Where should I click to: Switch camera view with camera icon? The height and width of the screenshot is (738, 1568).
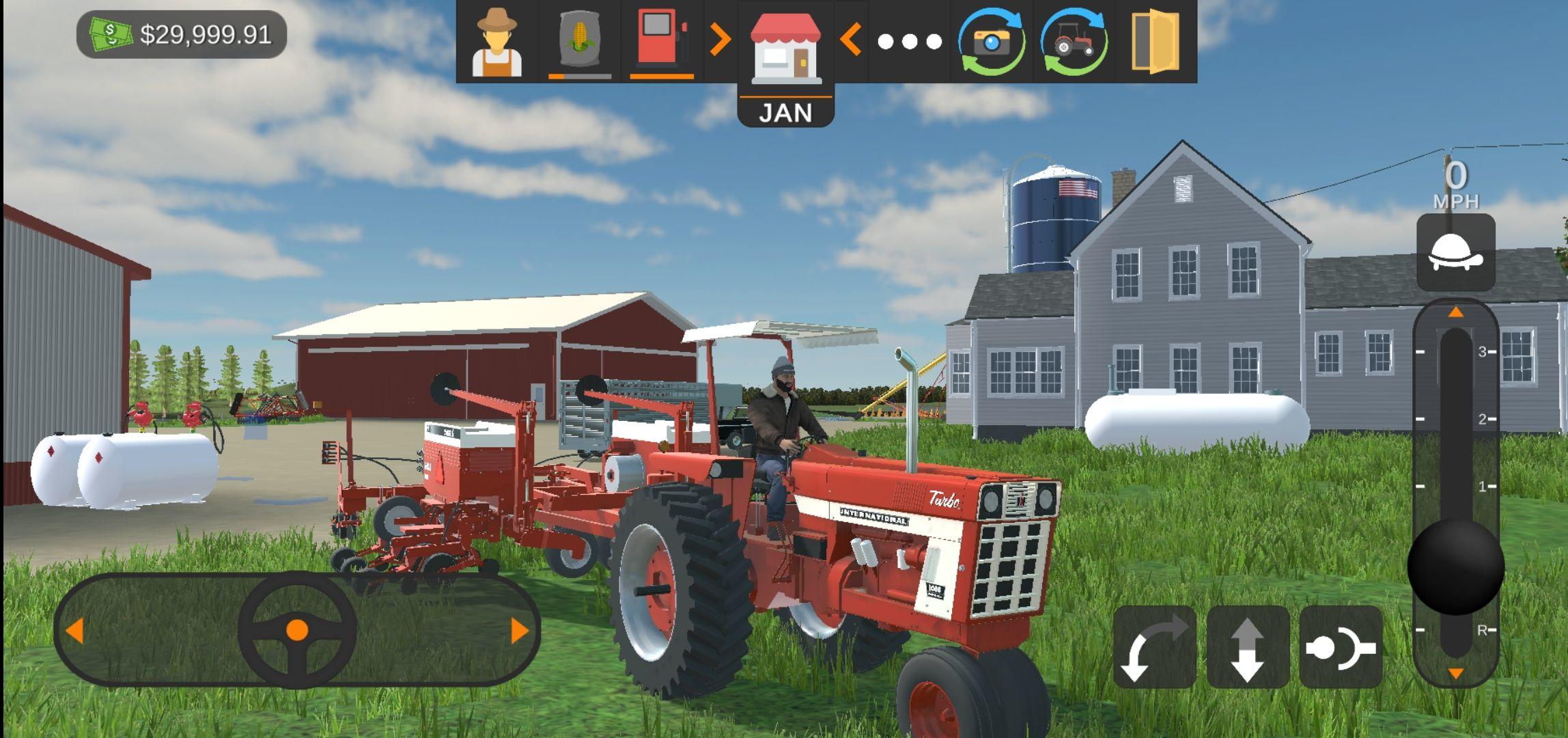pyautogui.click(x=992, y=42)
